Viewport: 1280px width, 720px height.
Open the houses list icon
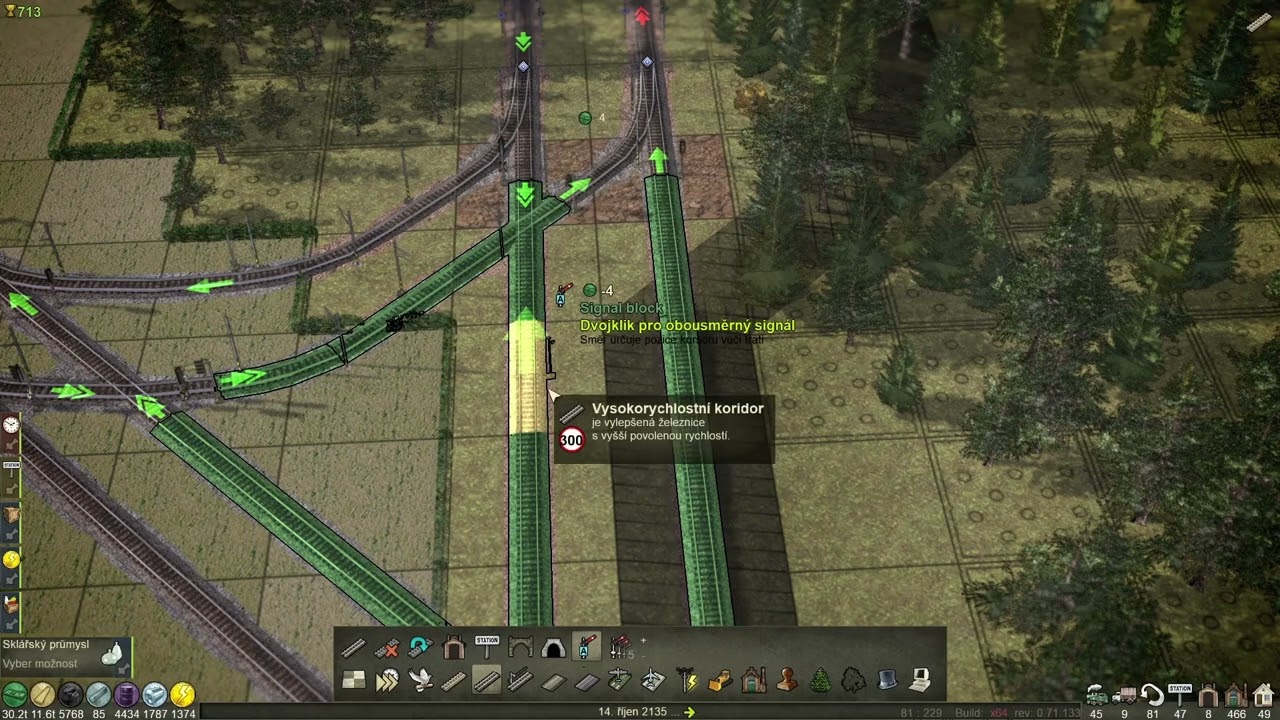click(x=1263, y=695)
